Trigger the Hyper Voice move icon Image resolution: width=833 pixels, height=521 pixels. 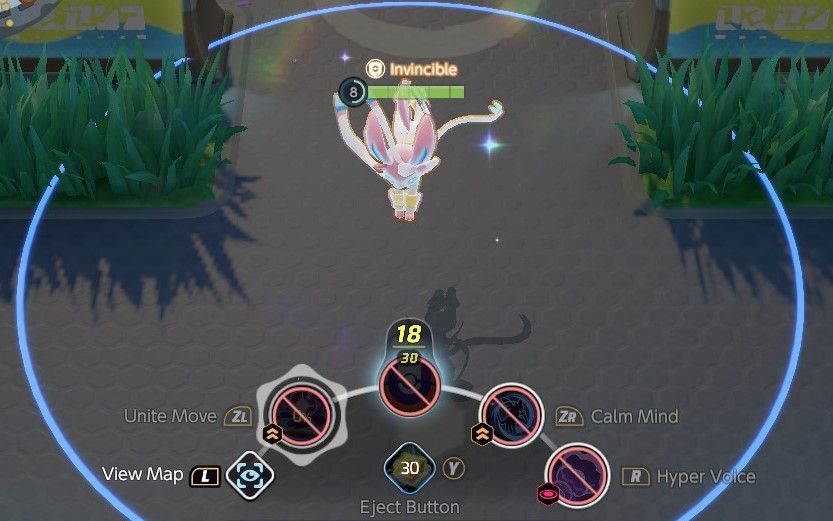click(577, 475)
